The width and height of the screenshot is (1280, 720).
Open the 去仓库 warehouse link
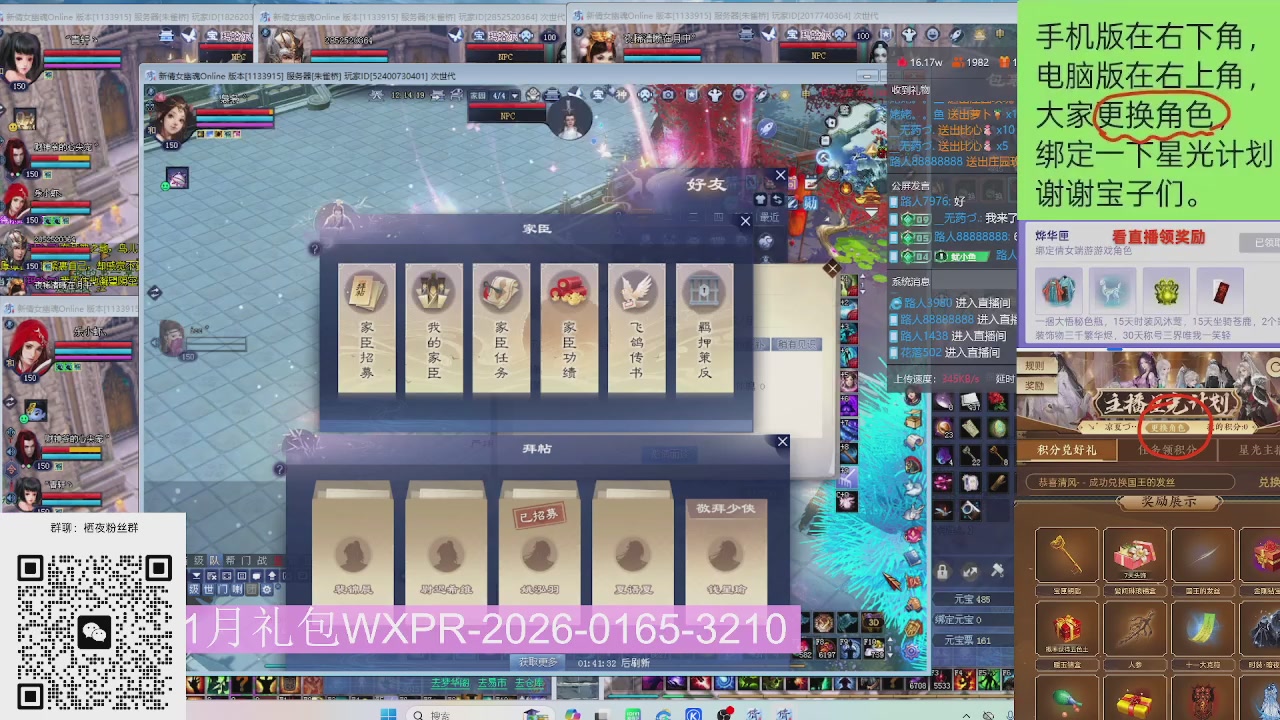click(x=529, y=684)
